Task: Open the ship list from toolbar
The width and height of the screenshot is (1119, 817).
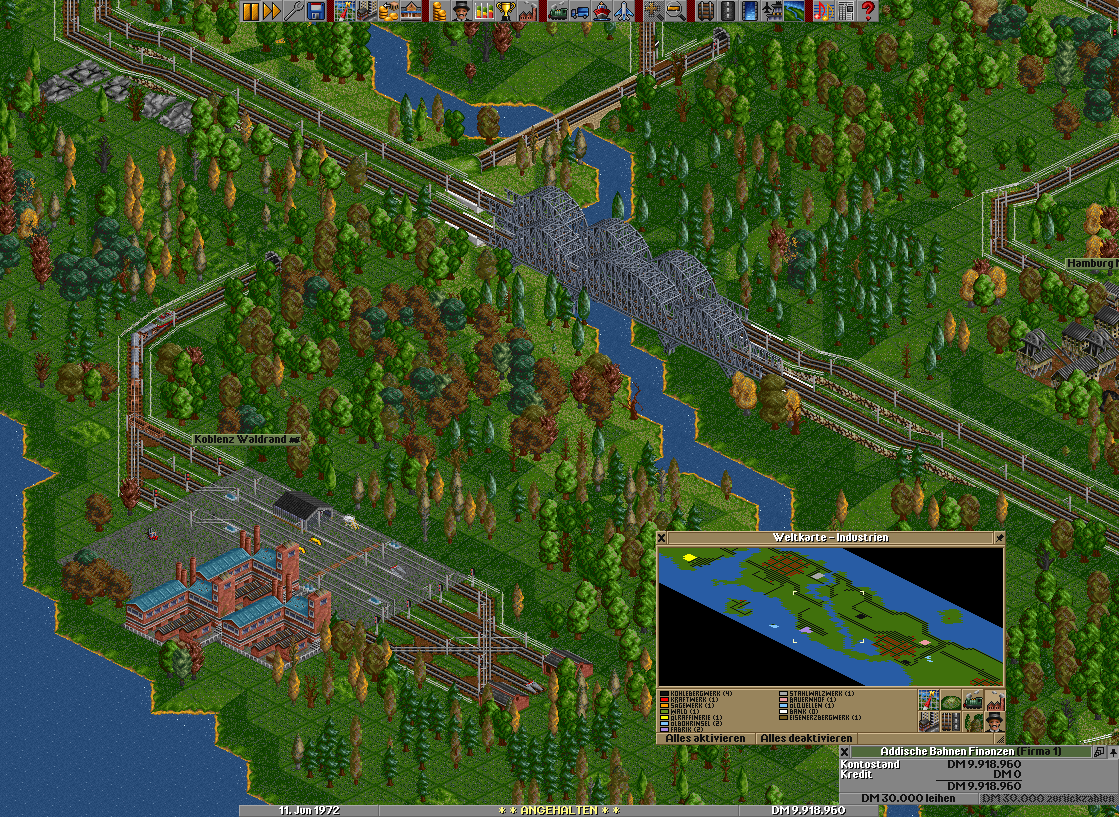Action: pyautogui.click(x=603, y=11)
